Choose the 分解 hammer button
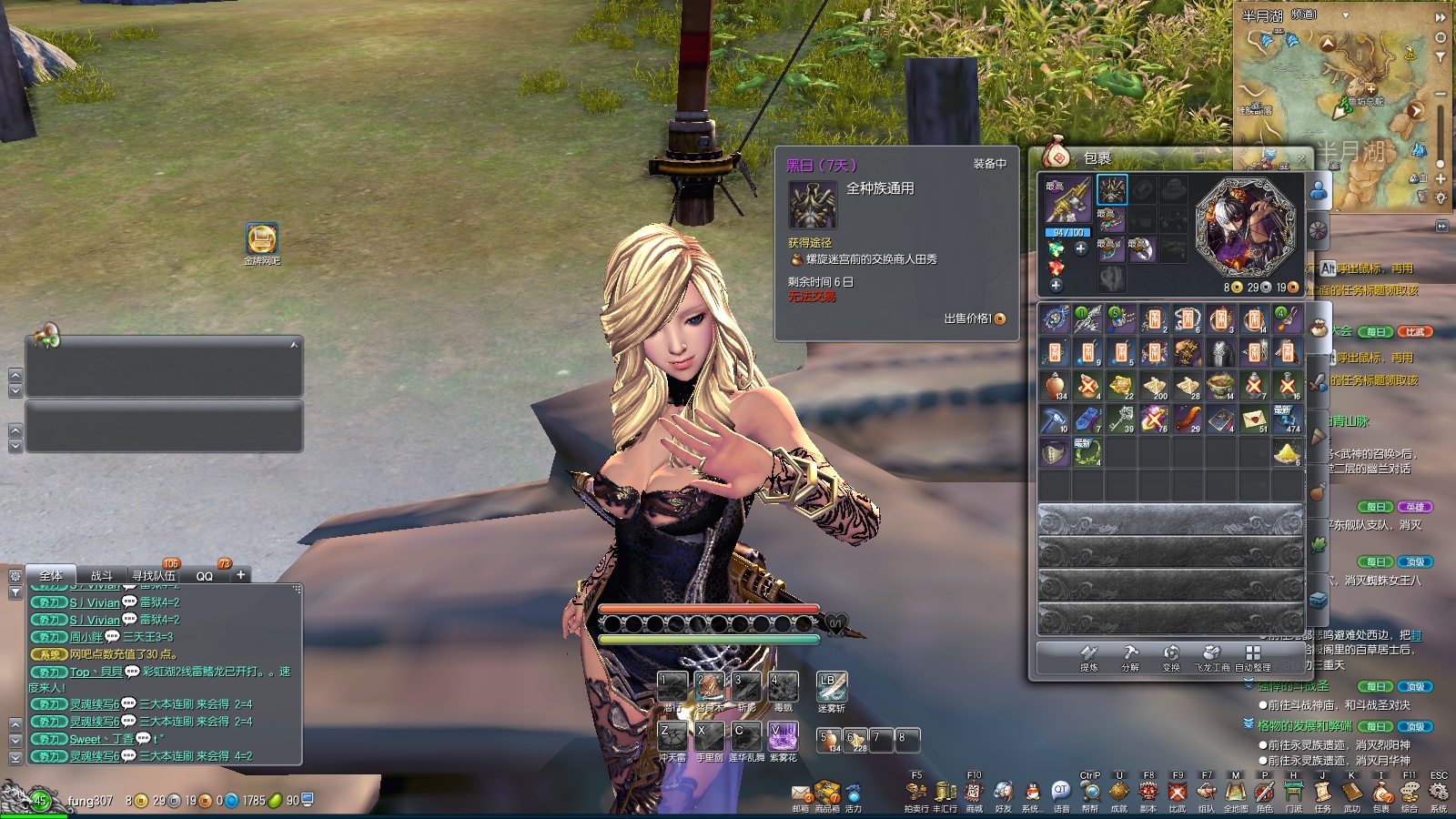1456x819 pixels. pos(1130,656)
